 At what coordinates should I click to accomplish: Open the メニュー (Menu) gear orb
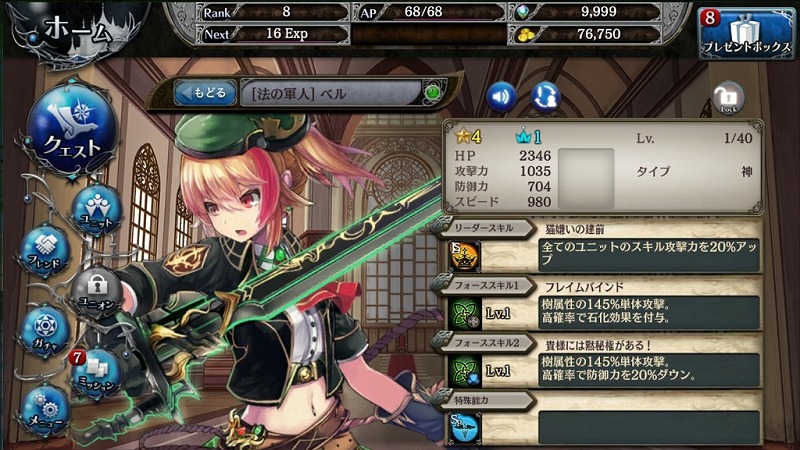(x=44, y=407)
